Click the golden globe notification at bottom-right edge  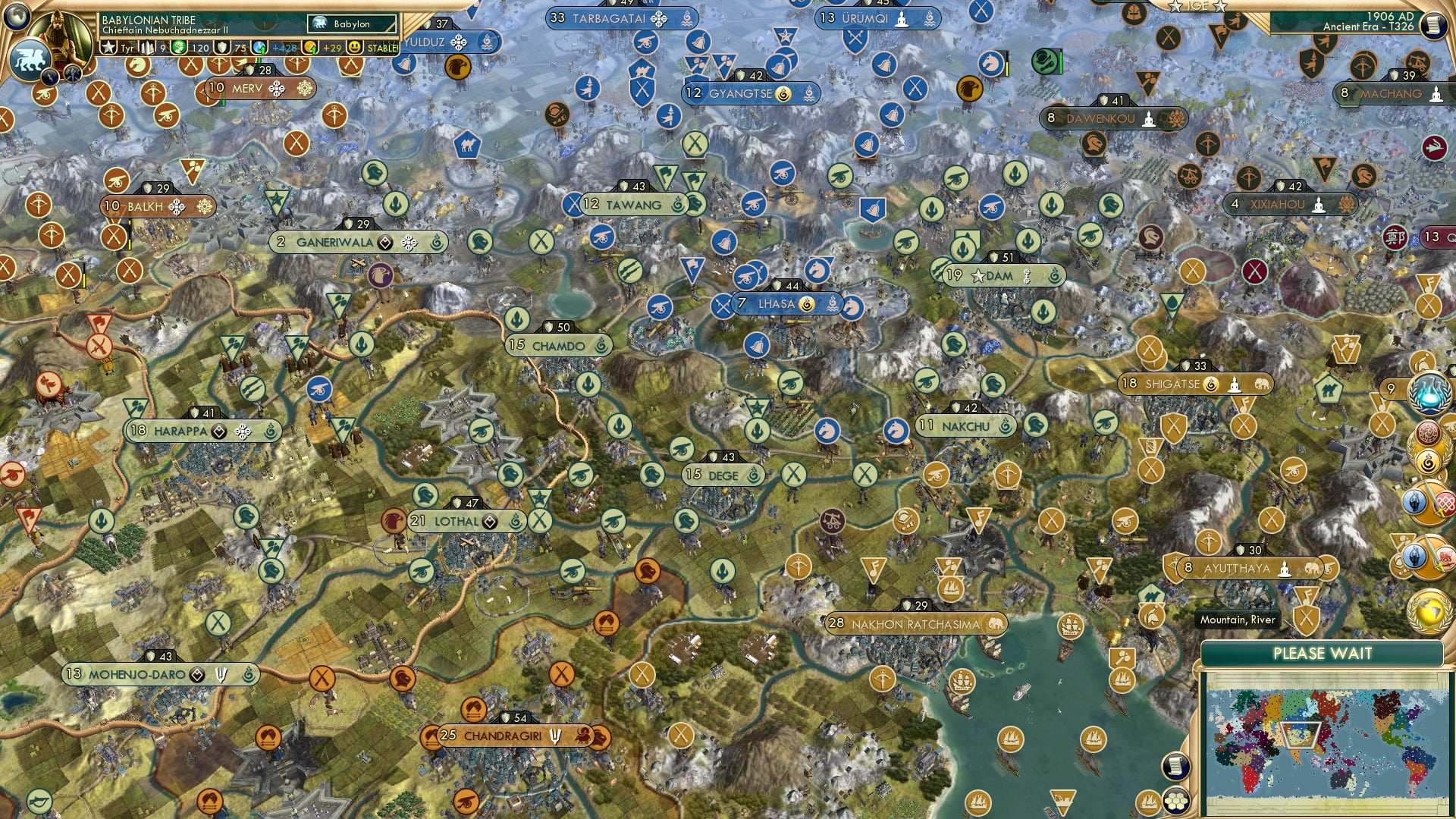tap(1429, 610)
